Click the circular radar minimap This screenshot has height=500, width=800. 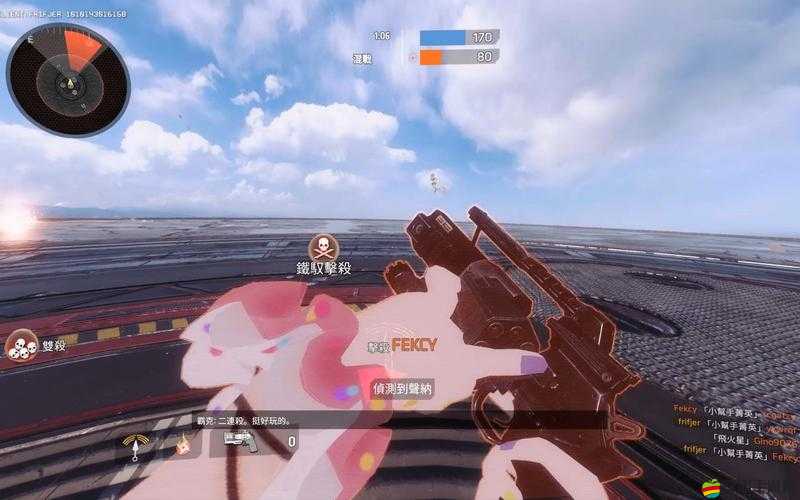[67, 80]
